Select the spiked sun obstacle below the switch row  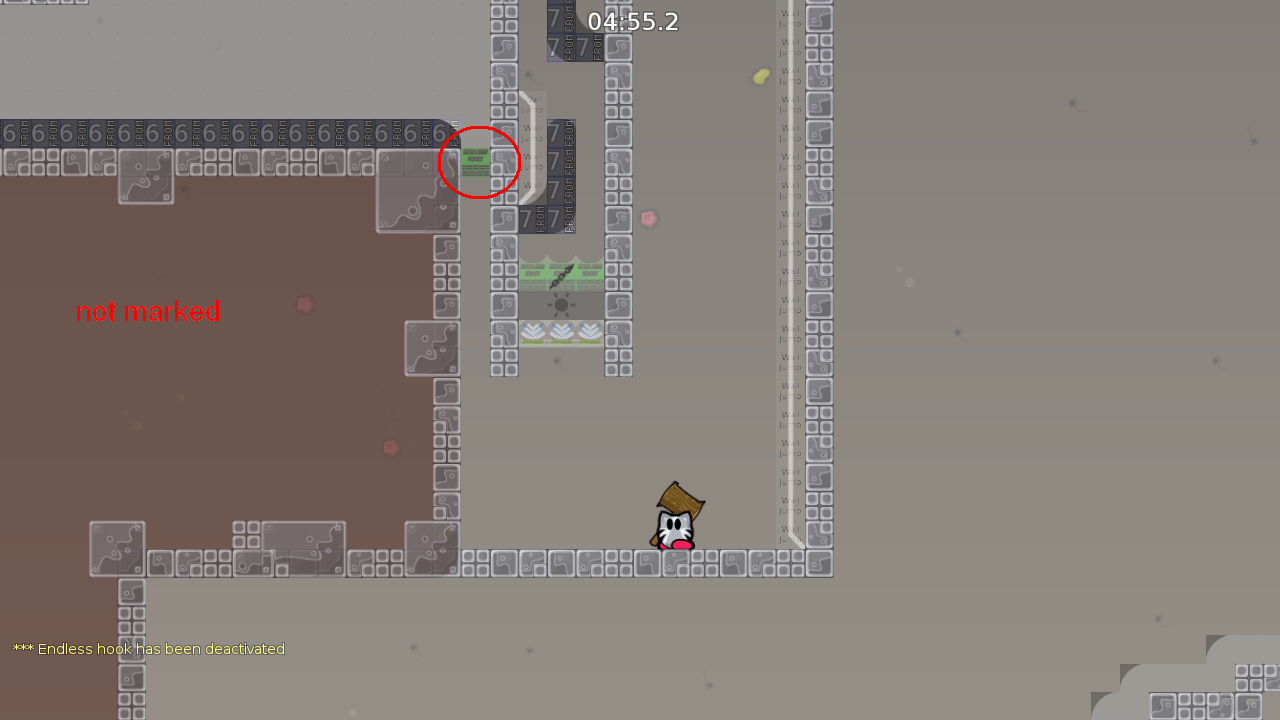click(561, 305)
